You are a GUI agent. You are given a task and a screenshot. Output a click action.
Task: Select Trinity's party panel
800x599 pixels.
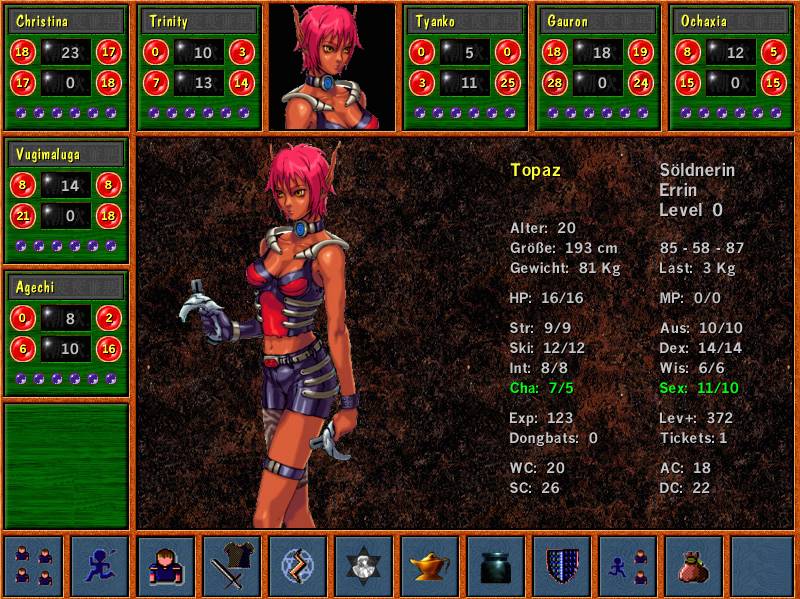[x=199, y=67]
